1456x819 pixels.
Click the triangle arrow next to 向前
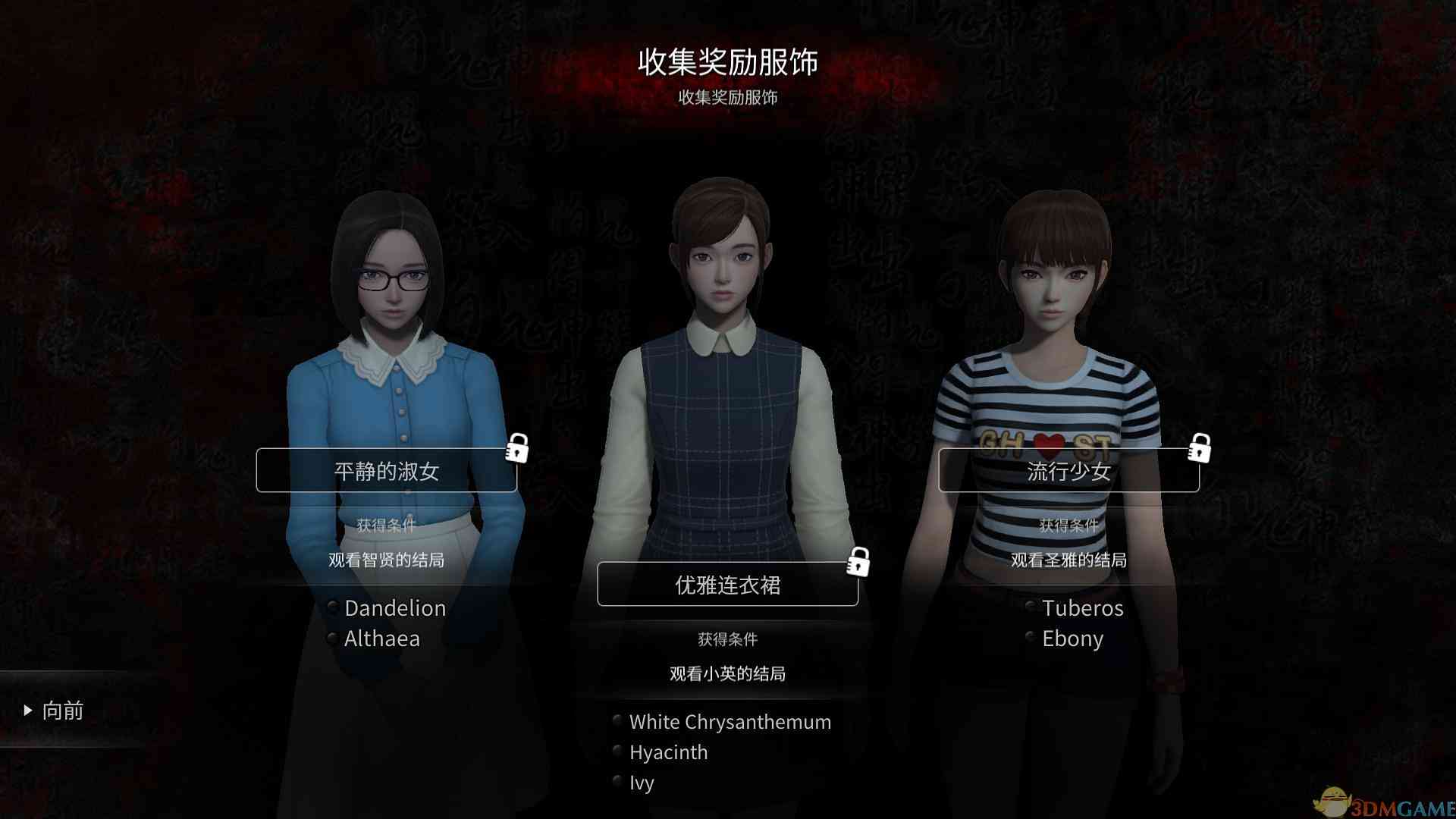(29, 710)
